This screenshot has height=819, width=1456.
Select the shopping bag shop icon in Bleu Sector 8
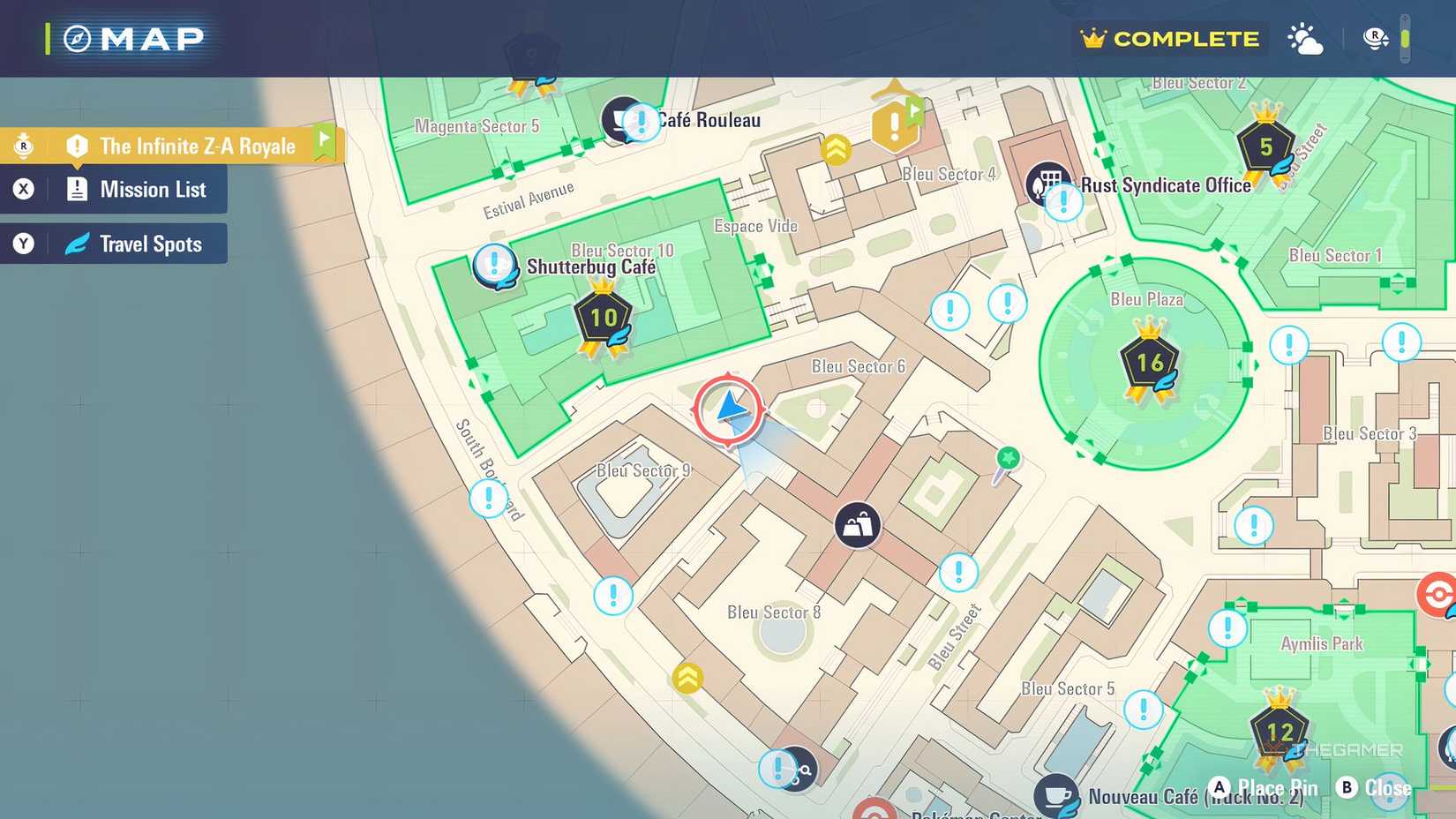[x=855, y=524]
